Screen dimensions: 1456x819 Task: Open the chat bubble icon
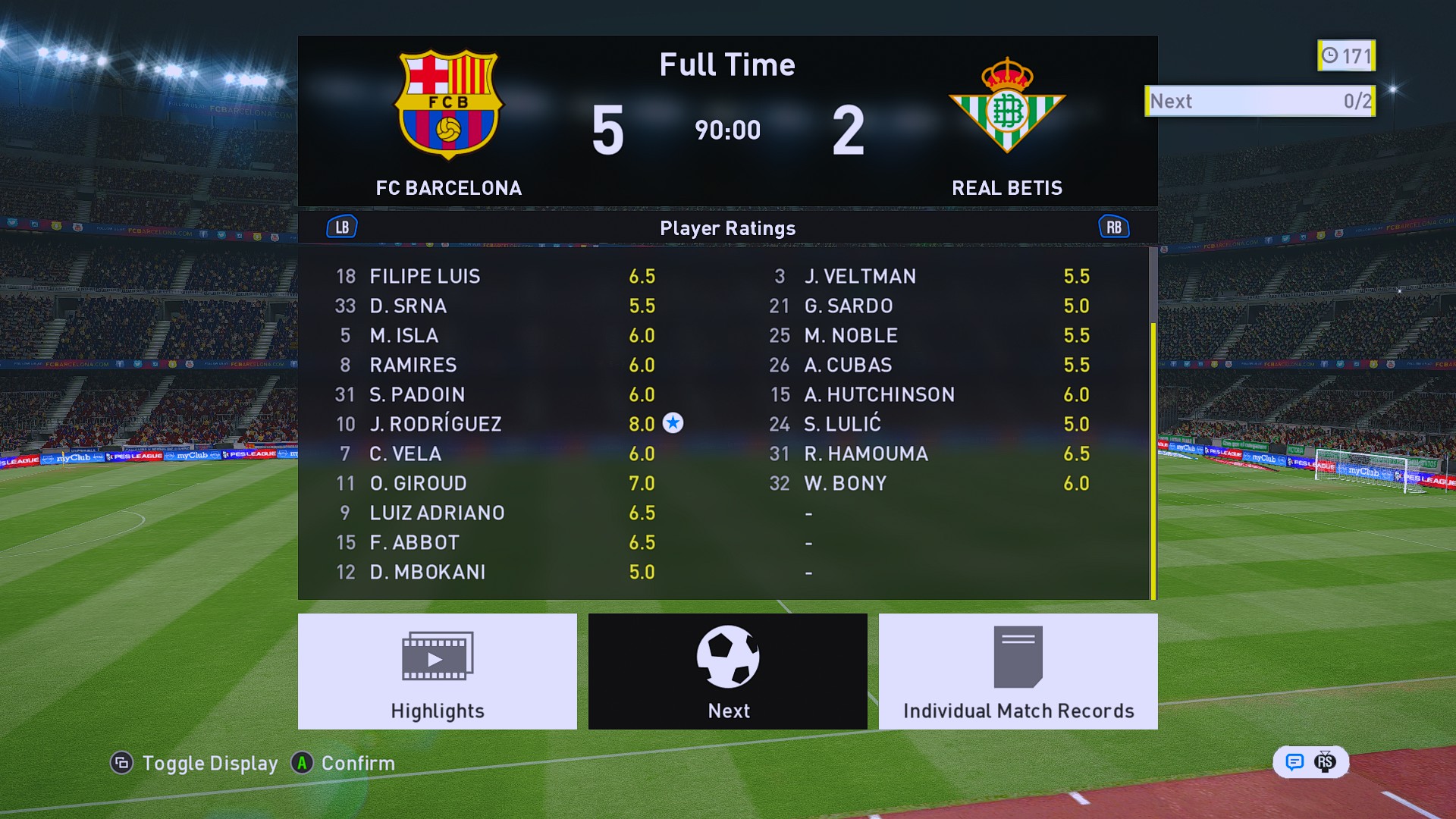click(x=1294, y=762)
